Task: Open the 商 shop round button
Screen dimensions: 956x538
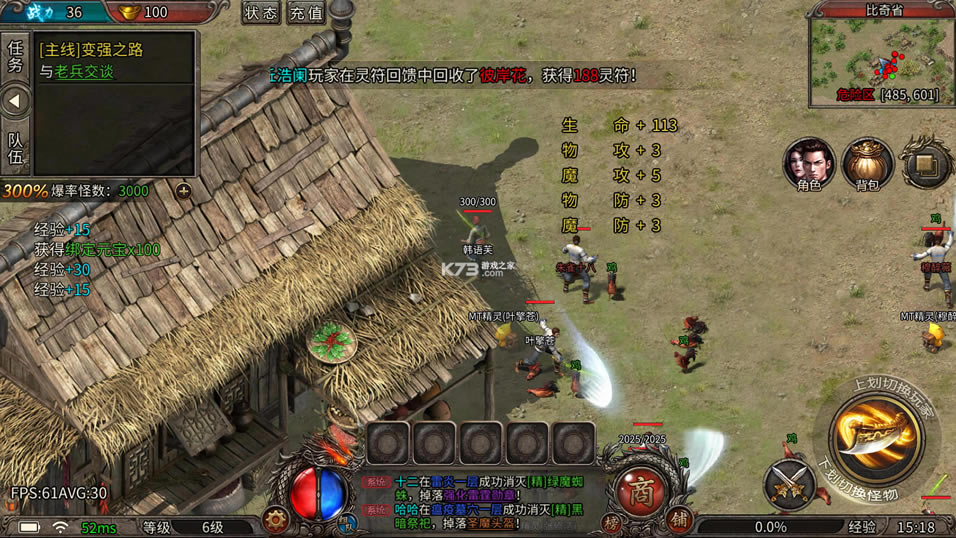Action: click(642, 487)
